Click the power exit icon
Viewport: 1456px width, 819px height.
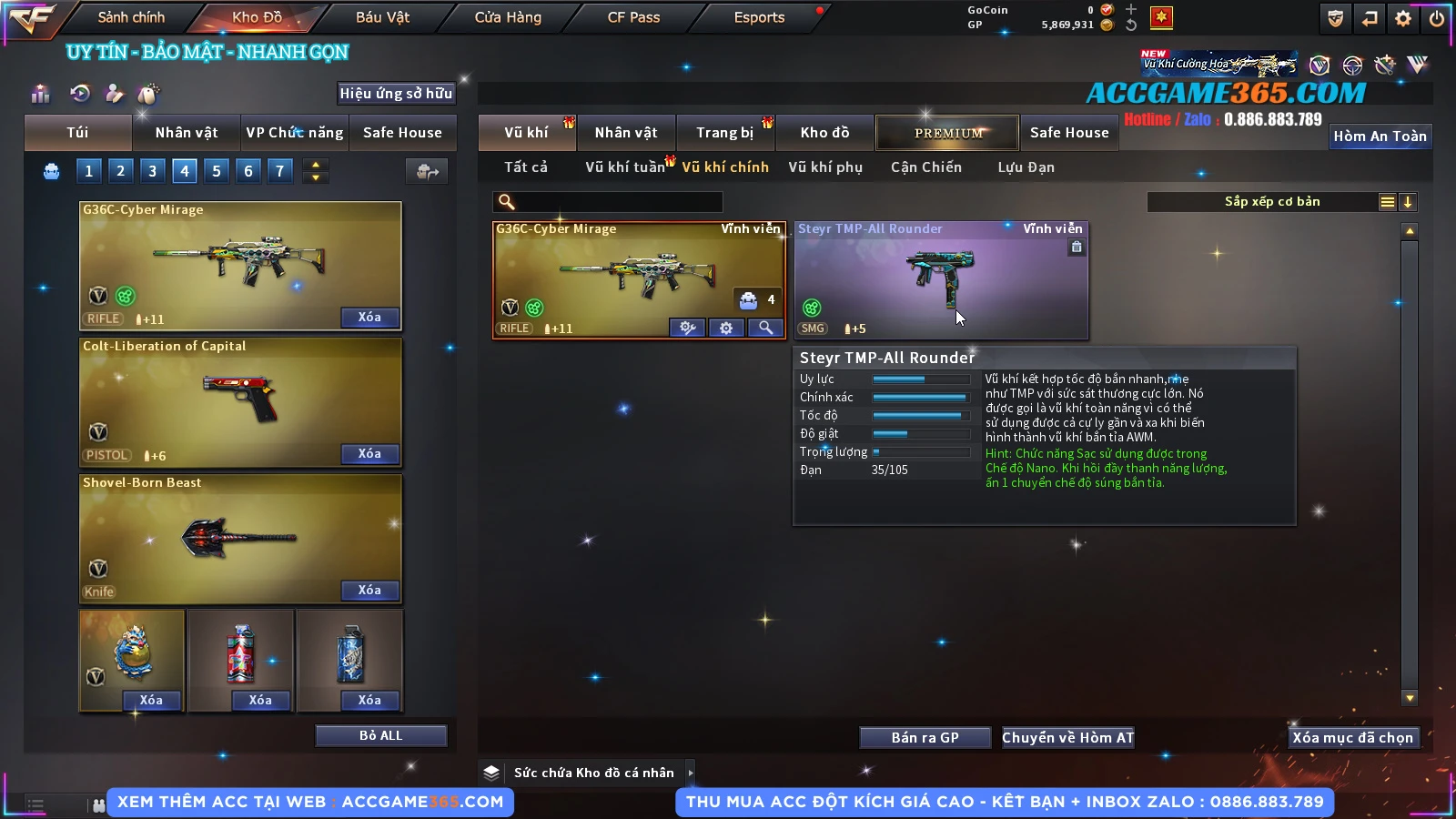coord(1437,18)
